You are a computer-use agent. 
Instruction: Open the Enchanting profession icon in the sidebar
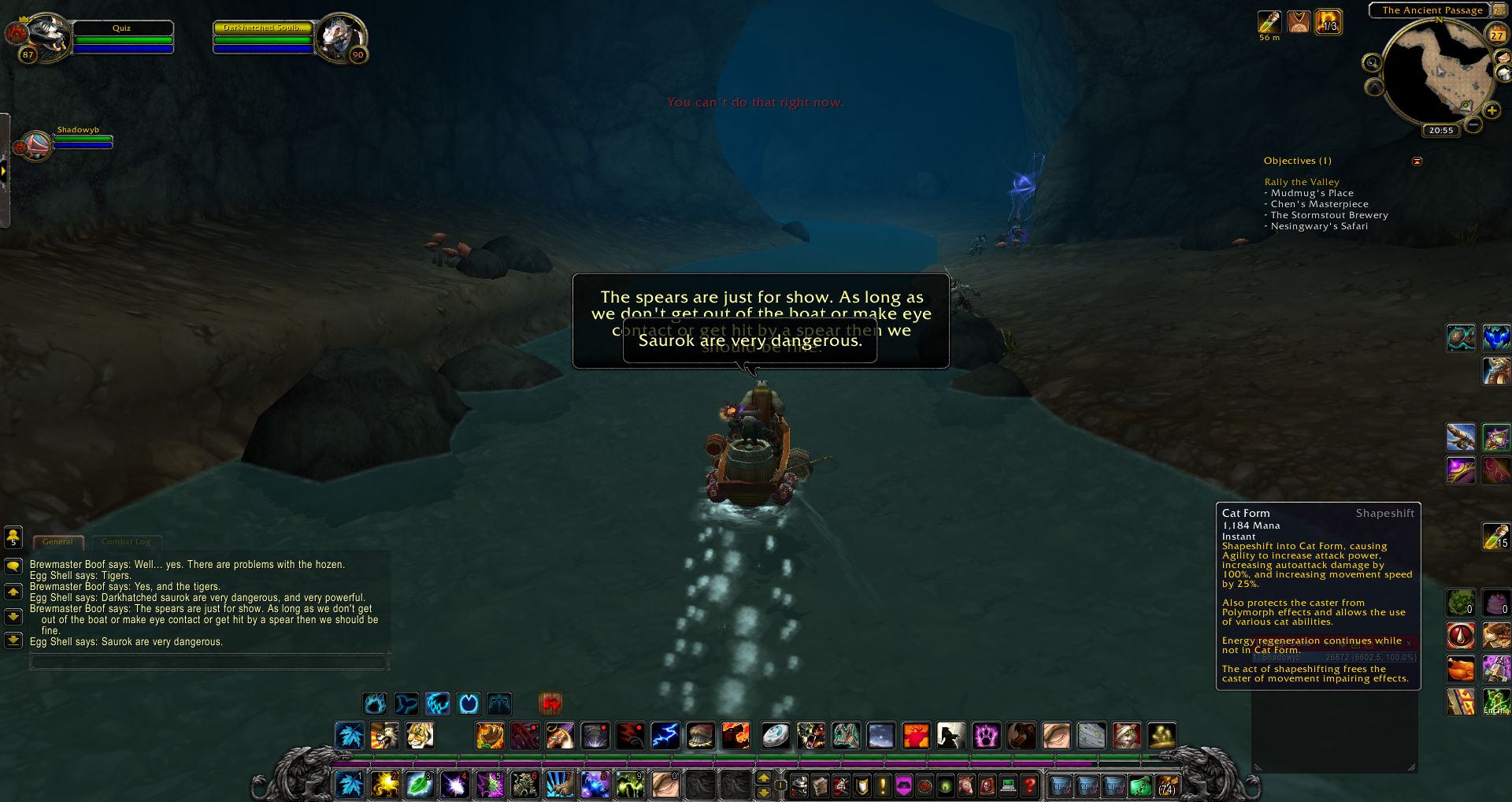click(1497, 704)
